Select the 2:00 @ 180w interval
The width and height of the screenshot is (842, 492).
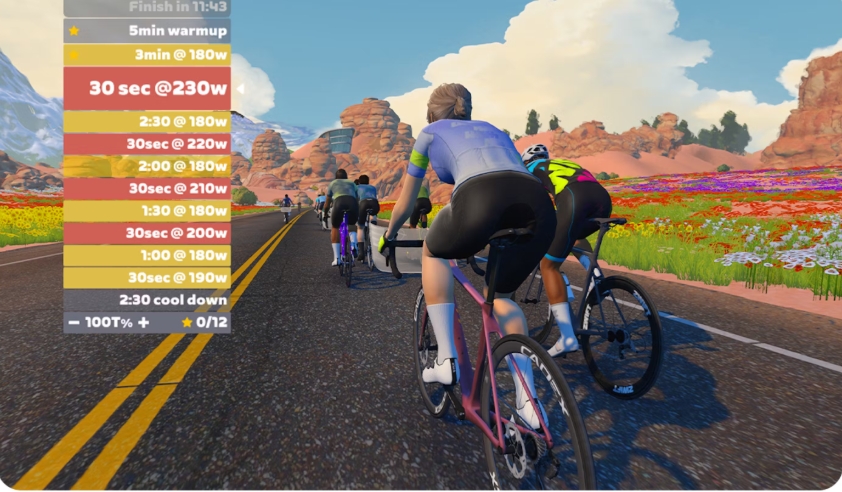point(147,166)
